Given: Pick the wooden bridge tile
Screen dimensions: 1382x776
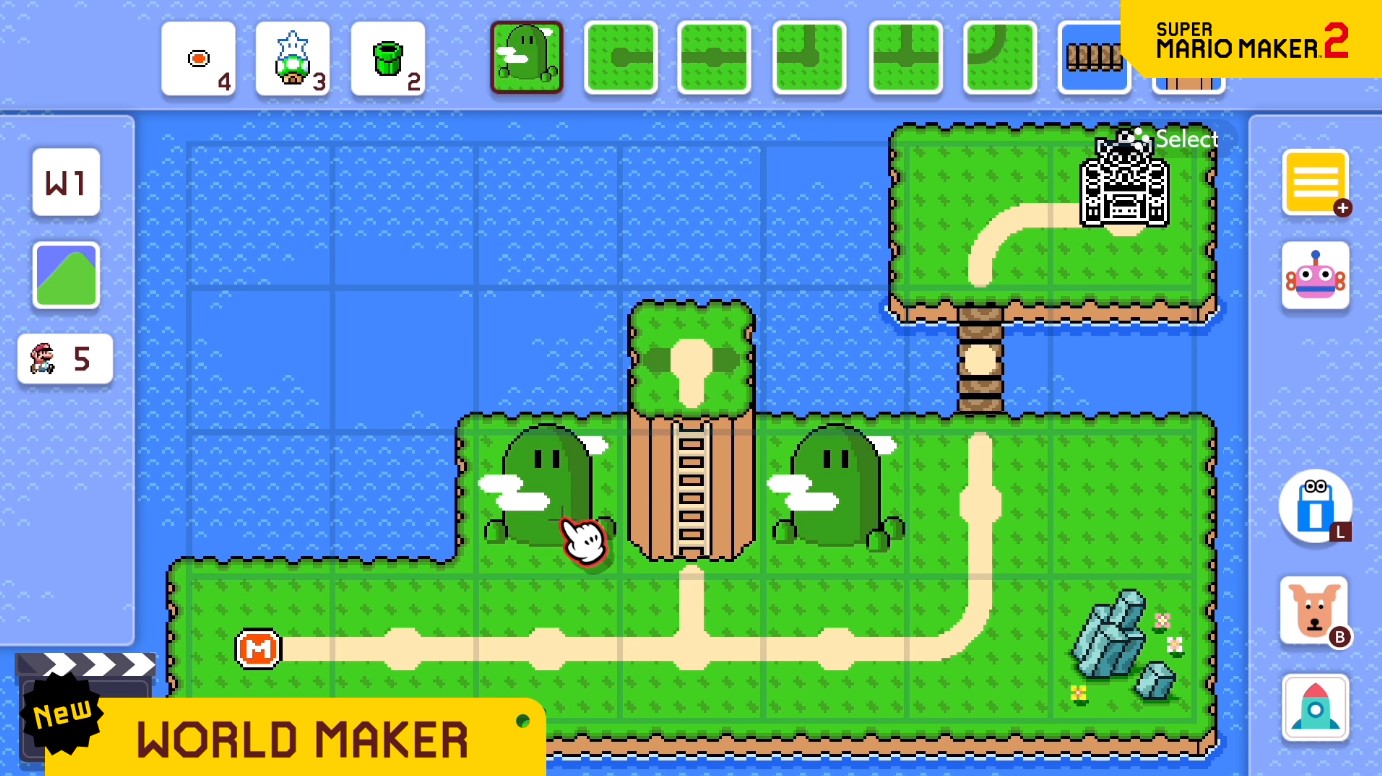Looking at the screenshot, I should tap(1093, 58).
